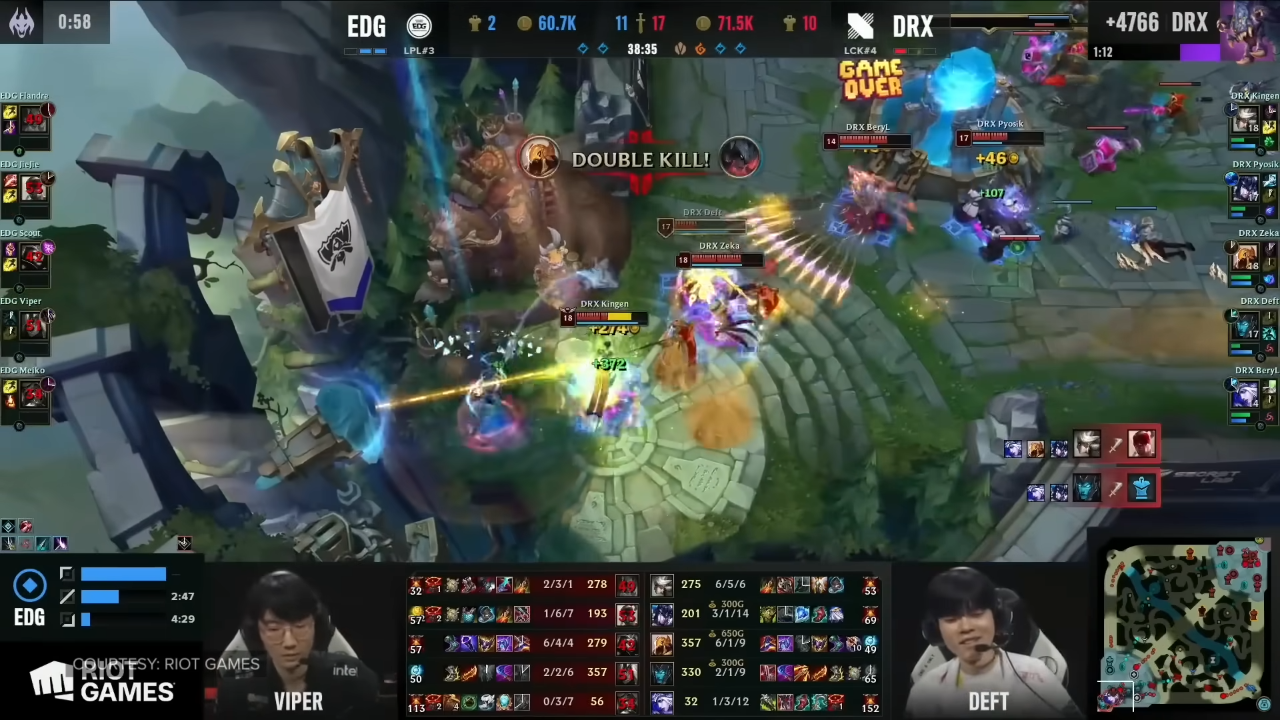Click the sword icon in the kill feed

(1115, 447)
